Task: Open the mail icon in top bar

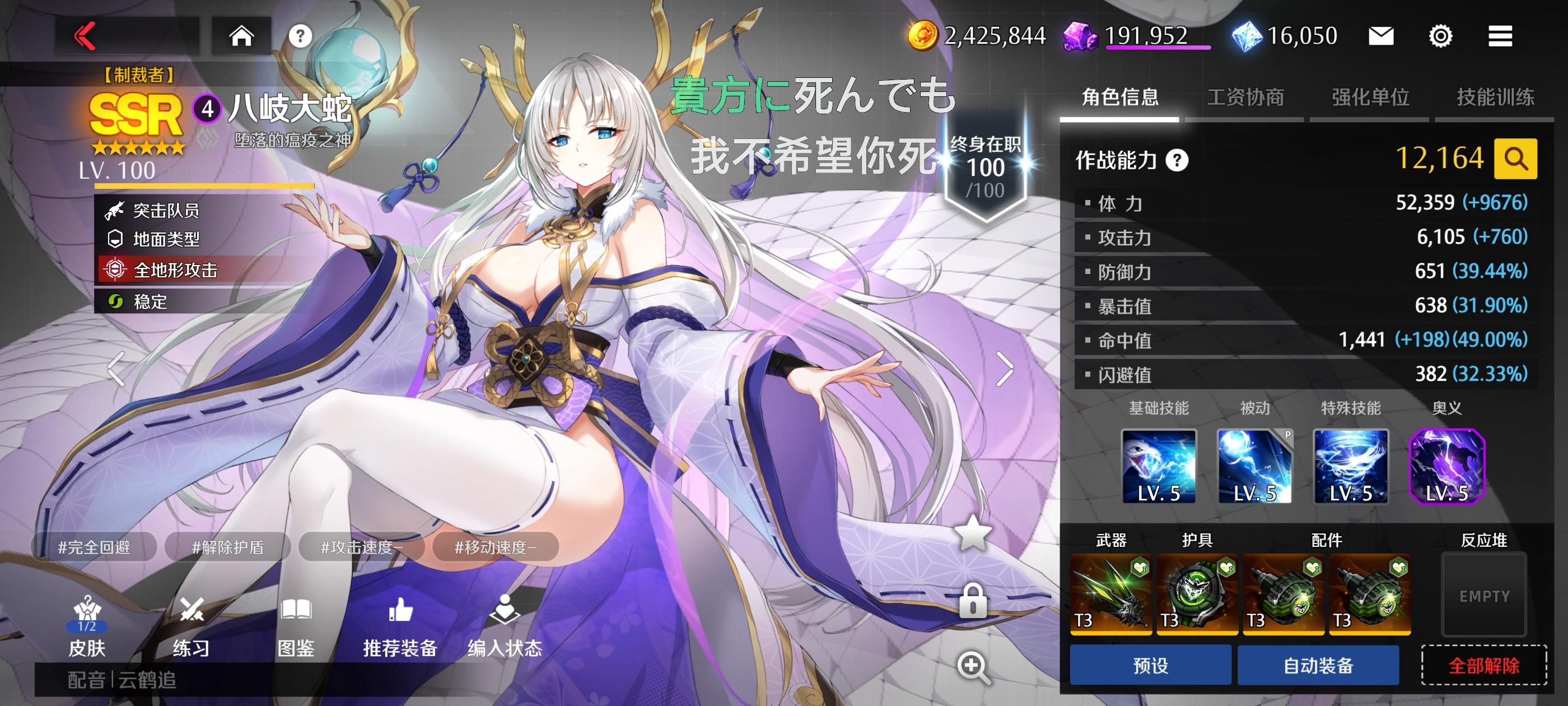Action: coord(1380,35)
